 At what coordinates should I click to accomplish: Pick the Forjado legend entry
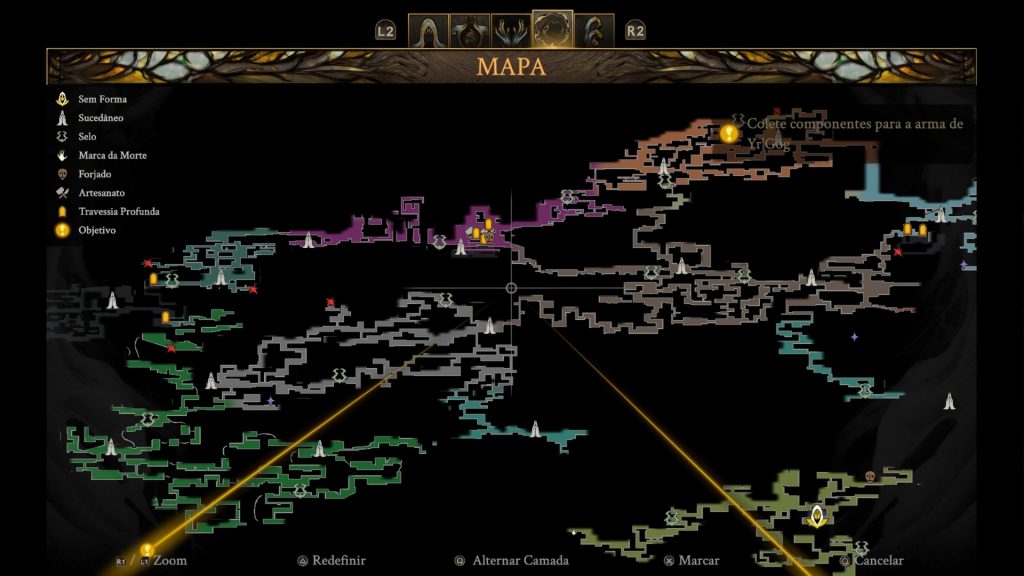point(94,174)
